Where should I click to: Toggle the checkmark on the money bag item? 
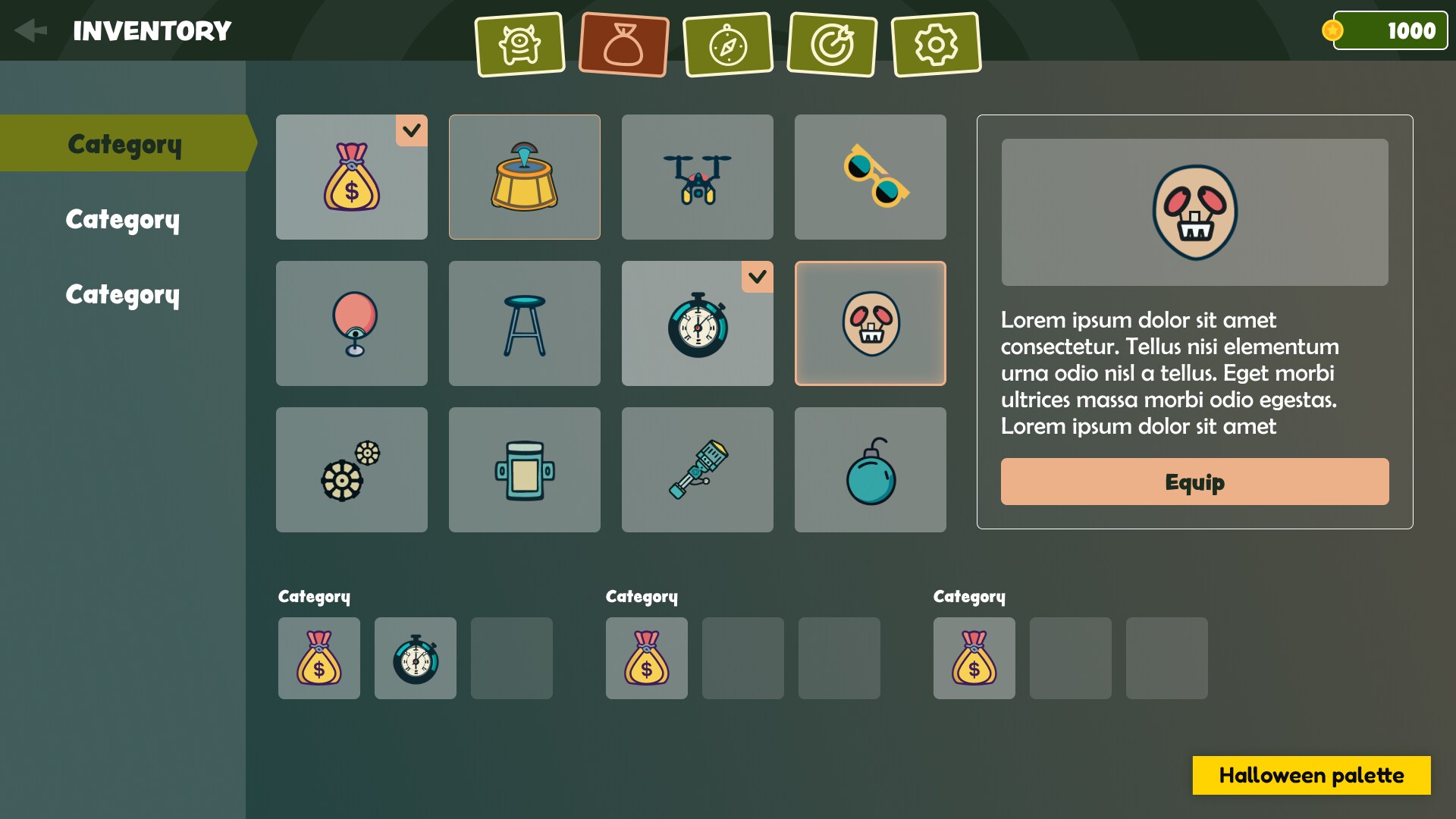click(412, 131)
